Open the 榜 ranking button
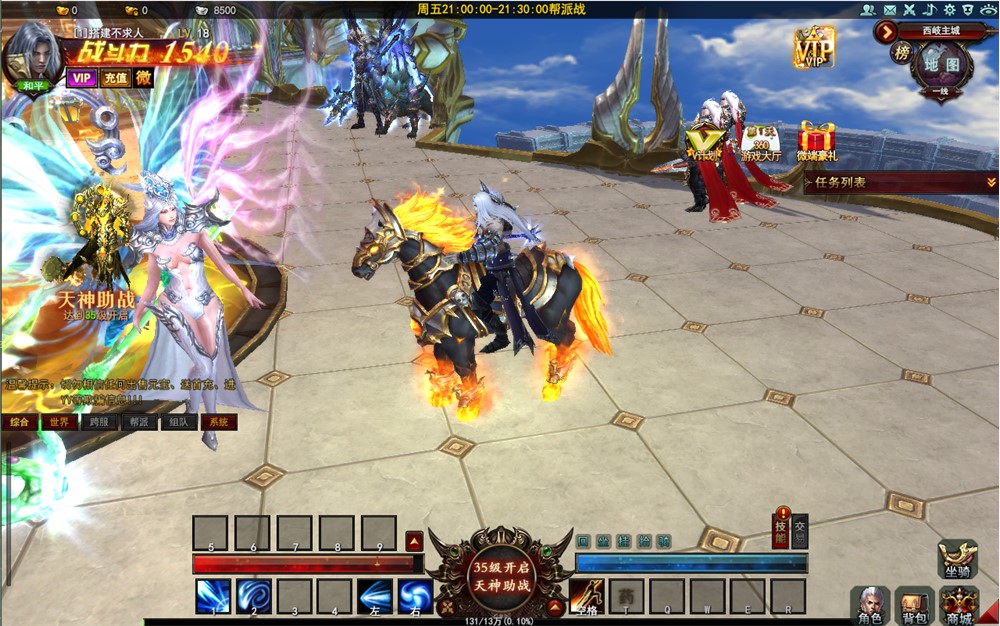 (x=901, y=52)
